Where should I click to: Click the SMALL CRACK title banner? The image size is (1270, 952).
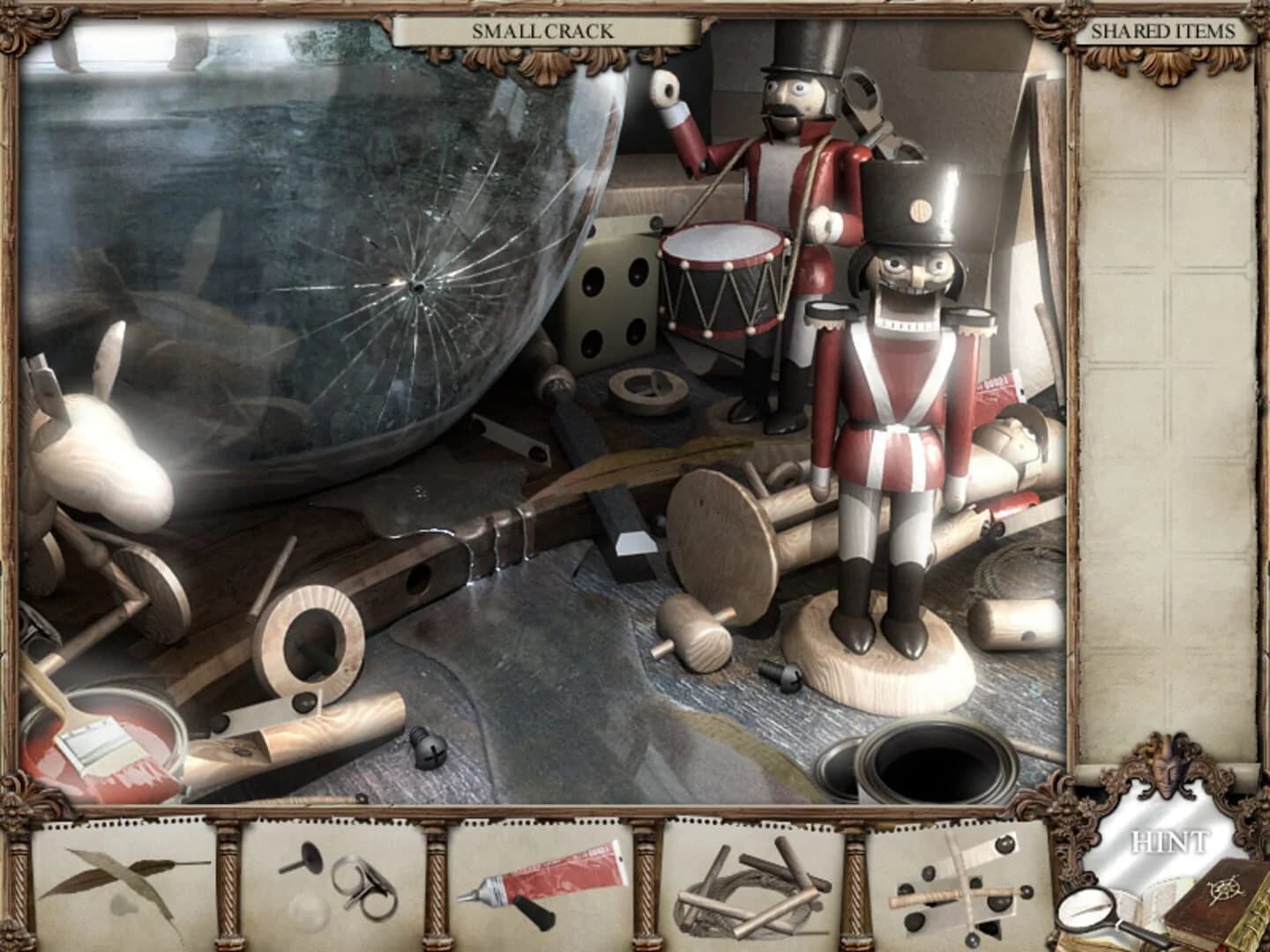542,31
